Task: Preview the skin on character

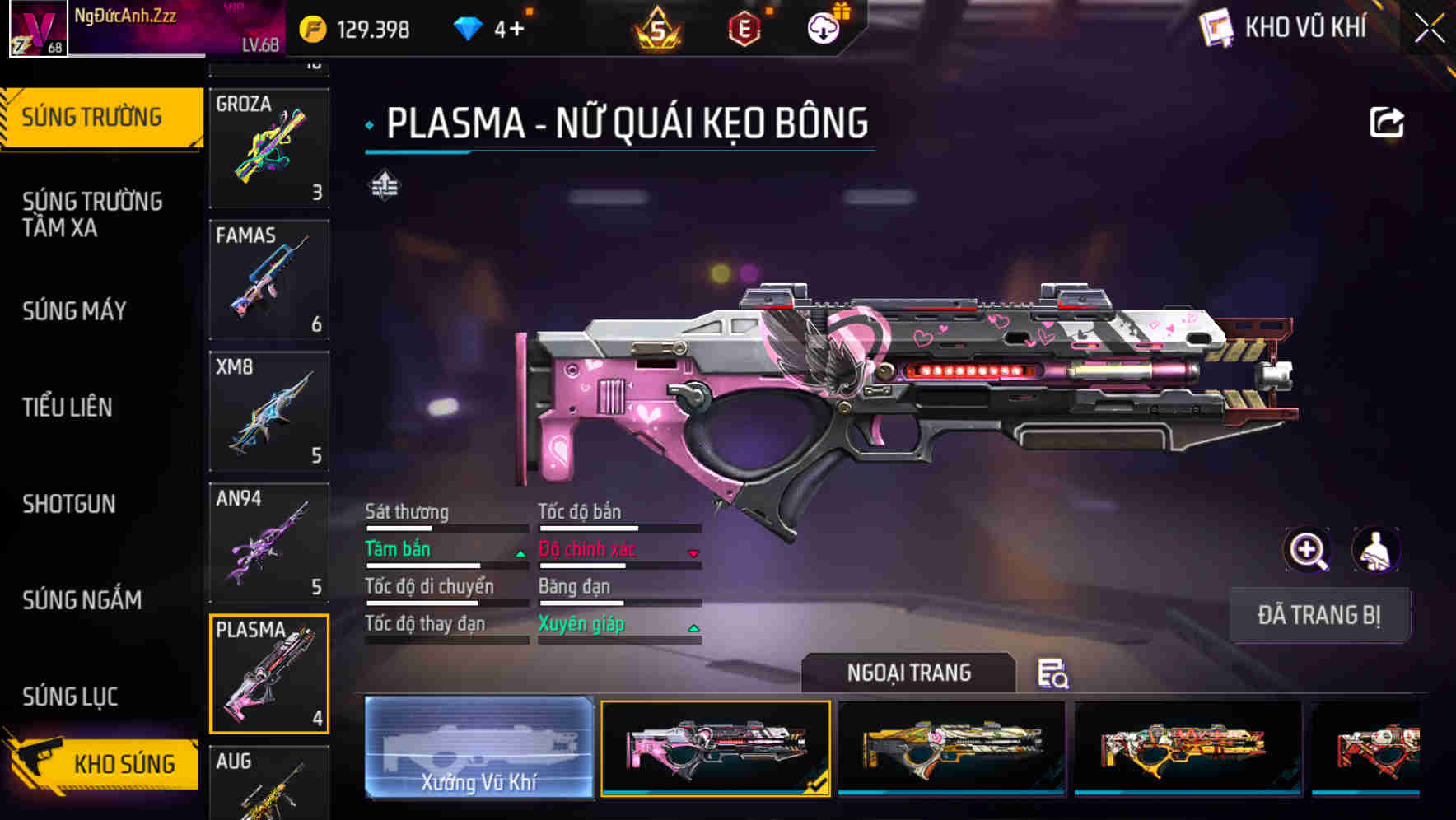Action: (x=1375, y=550)
